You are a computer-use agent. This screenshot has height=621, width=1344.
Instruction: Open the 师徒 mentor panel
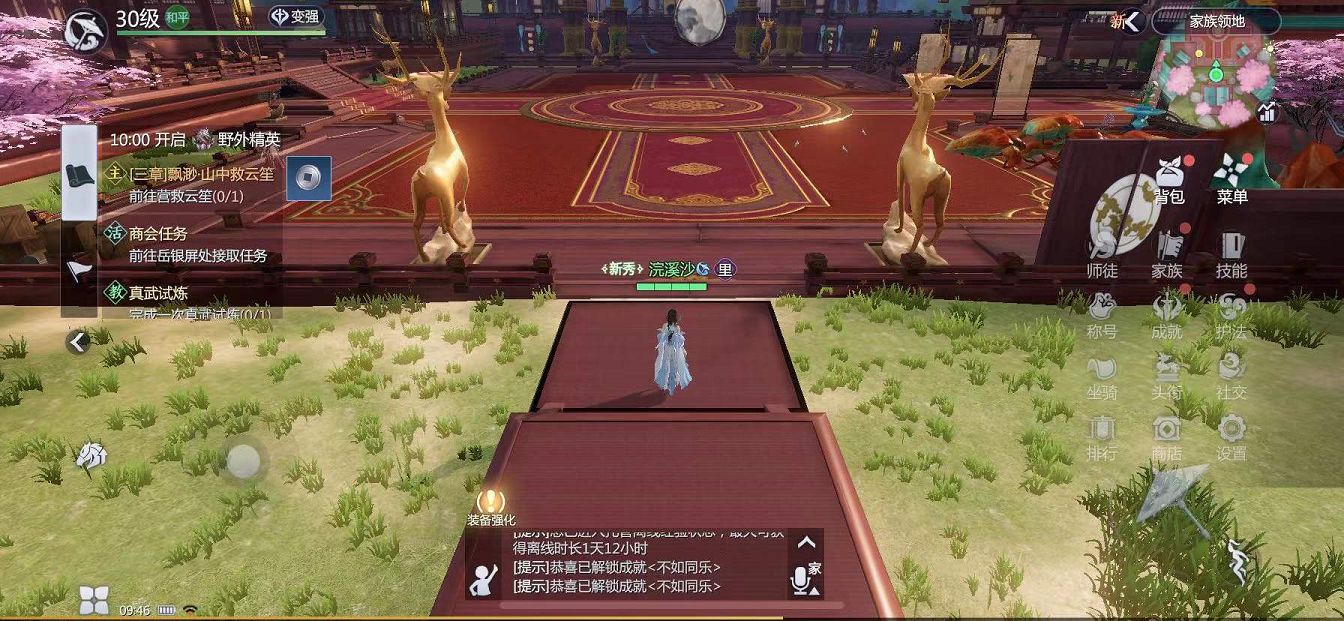tap(1102, 255)
